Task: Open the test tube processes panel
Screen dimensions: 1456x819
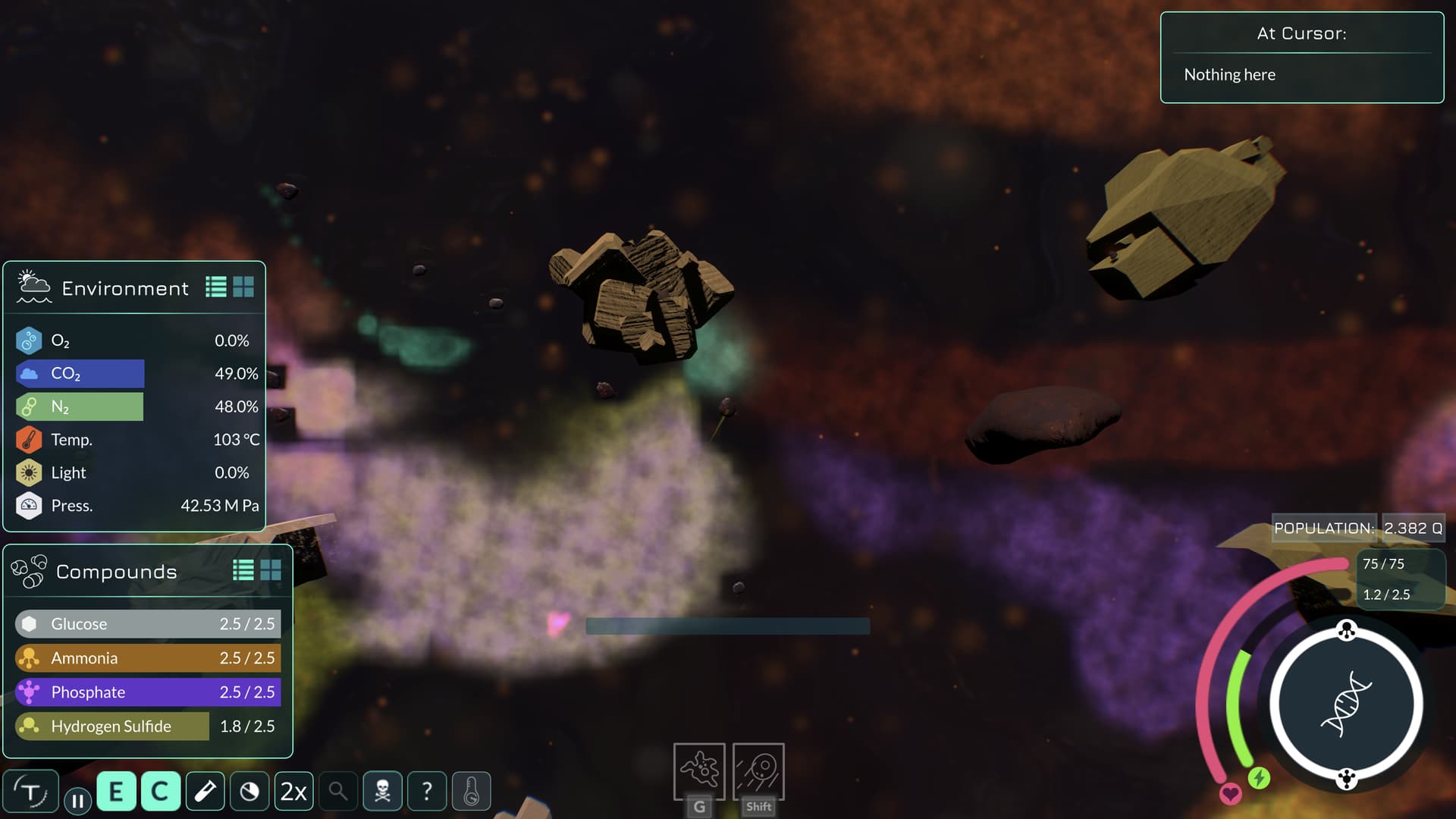Action: 205,792
